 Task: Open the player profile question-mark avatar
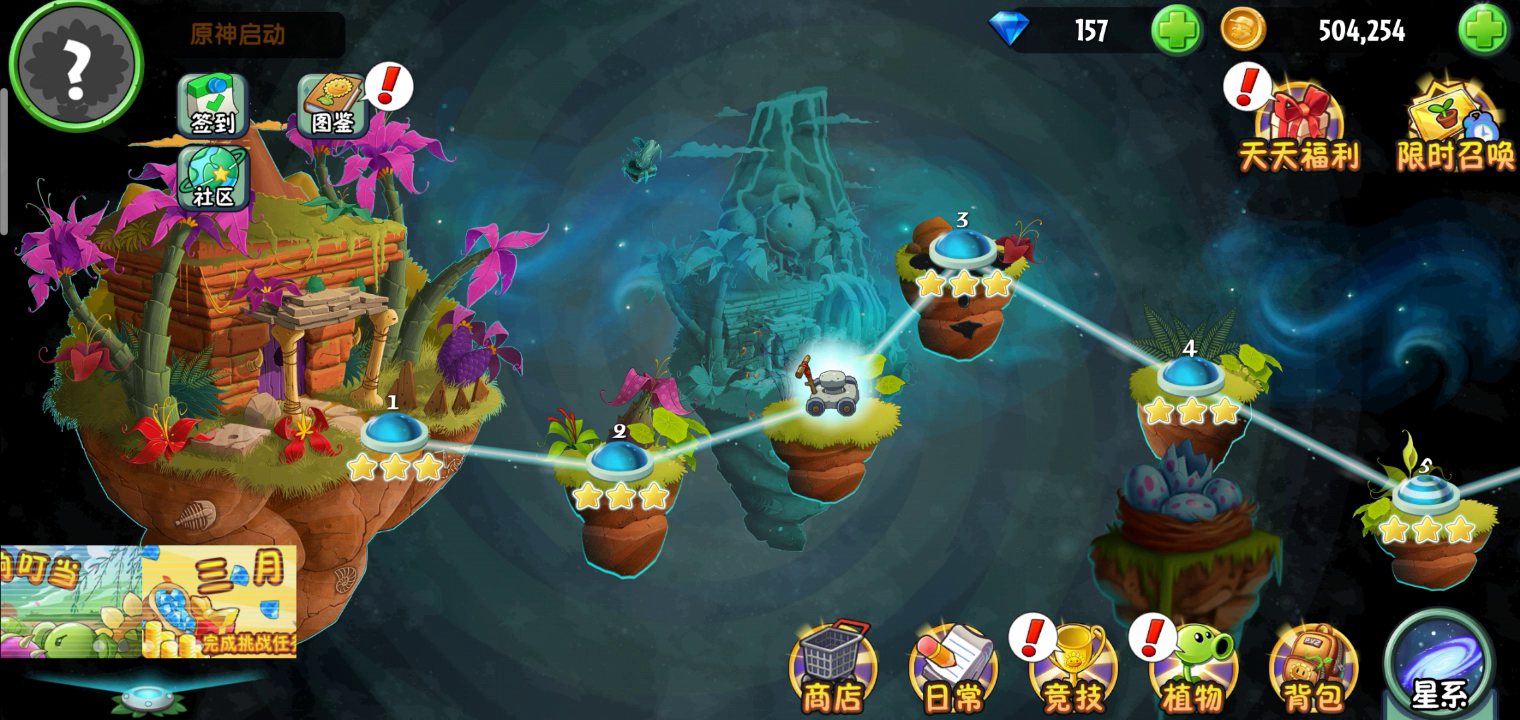[76, 66]
